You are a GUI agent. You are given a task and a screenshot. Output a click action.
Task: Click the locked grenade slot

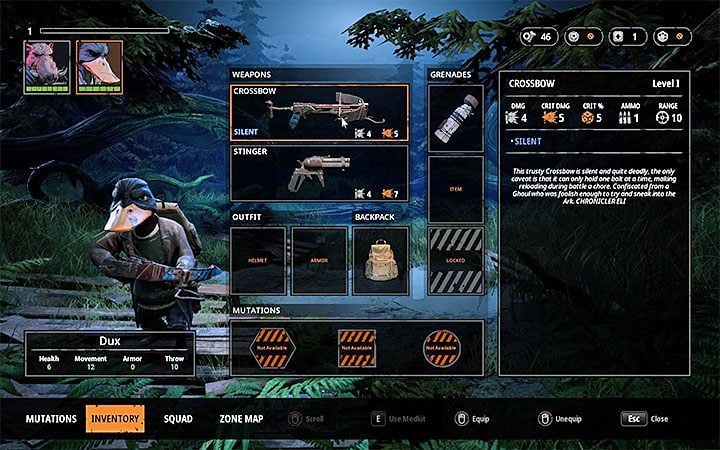[x=455, y=260]
